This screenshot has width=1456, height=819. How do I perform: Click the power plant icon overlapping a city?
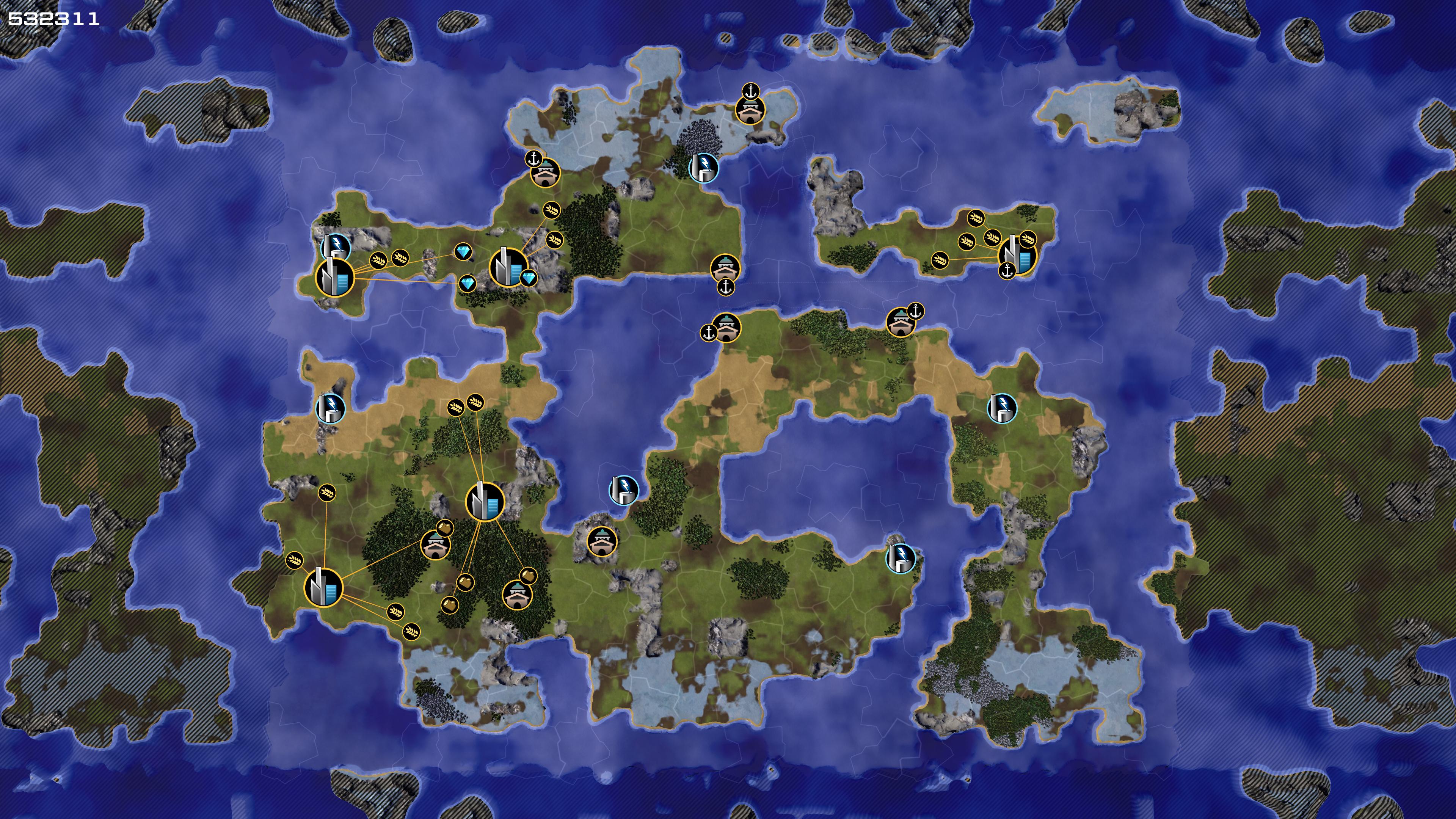335,247
